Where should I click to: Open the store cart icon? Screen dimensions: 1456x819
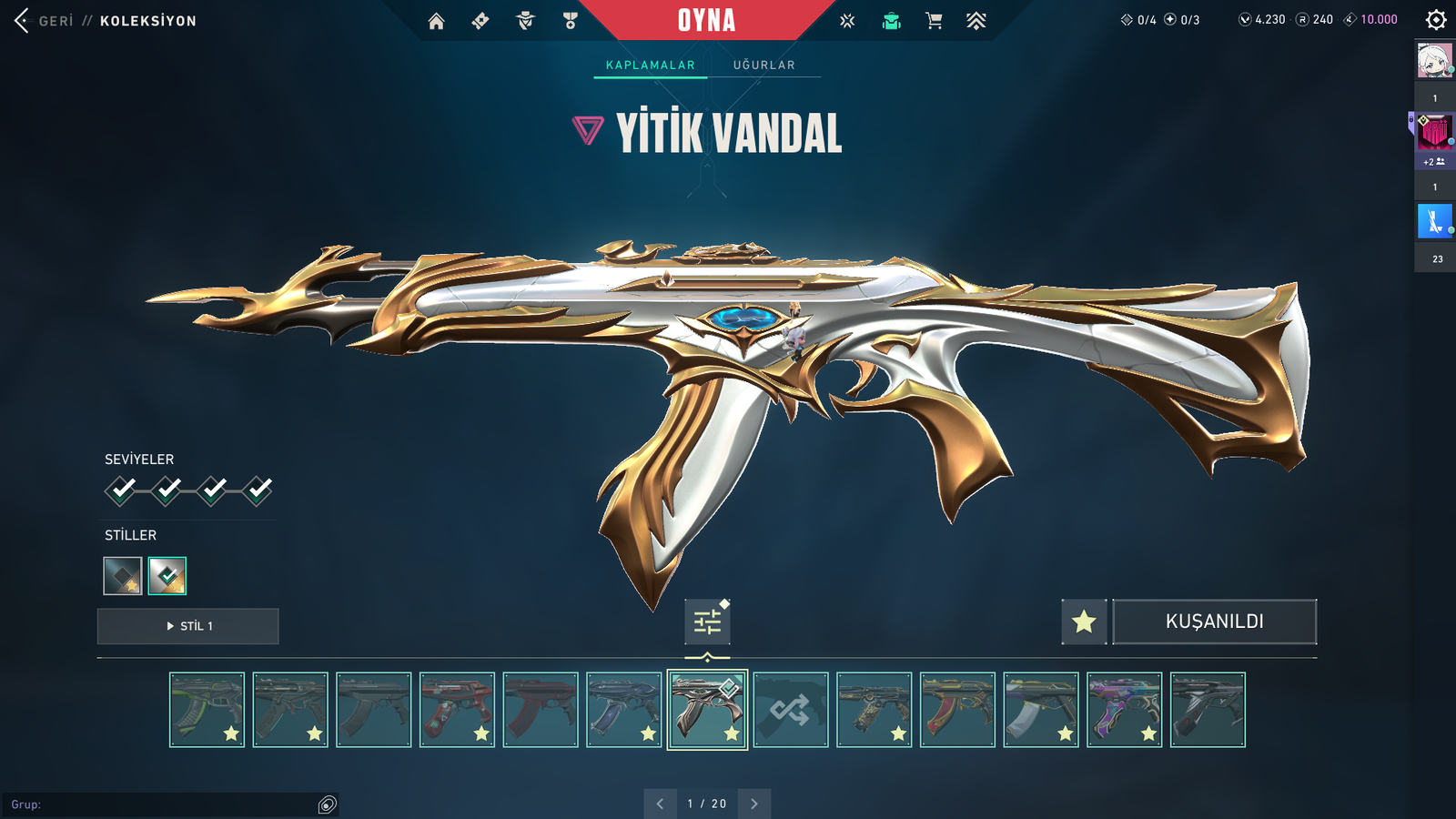point(934,21)
